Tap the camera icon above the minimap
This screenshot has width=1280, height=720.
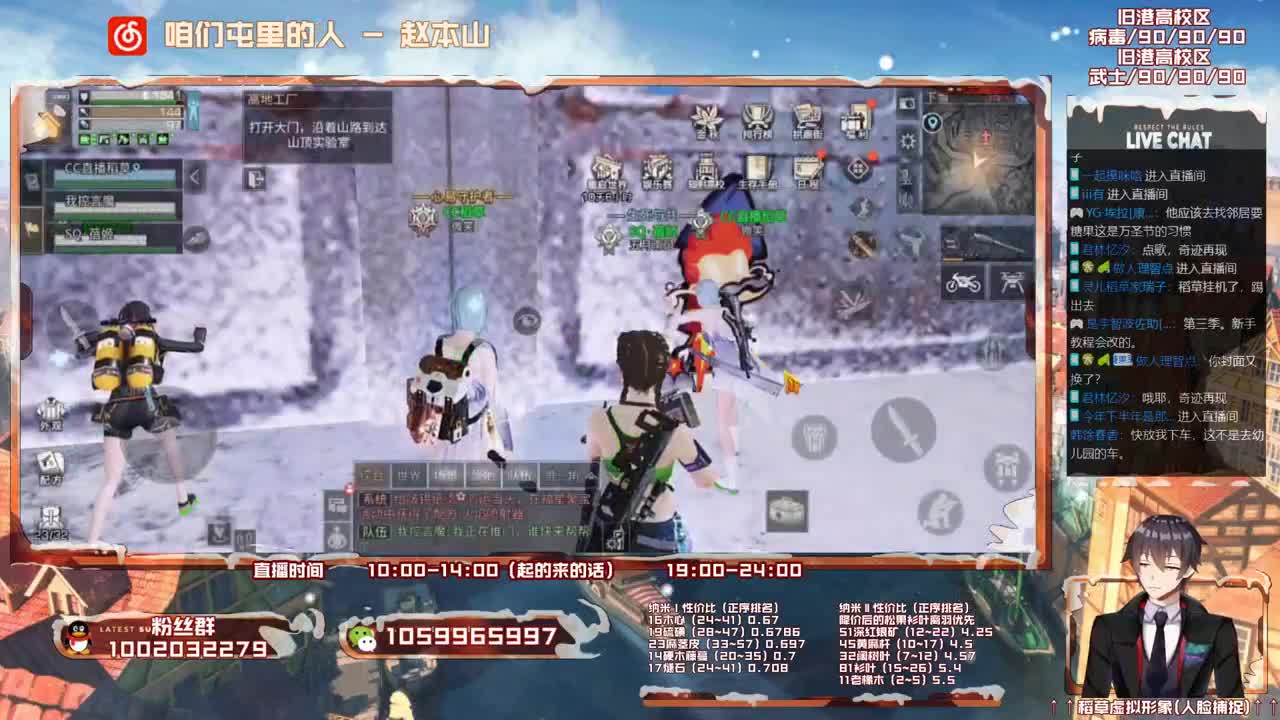click(x=906, y=104)
